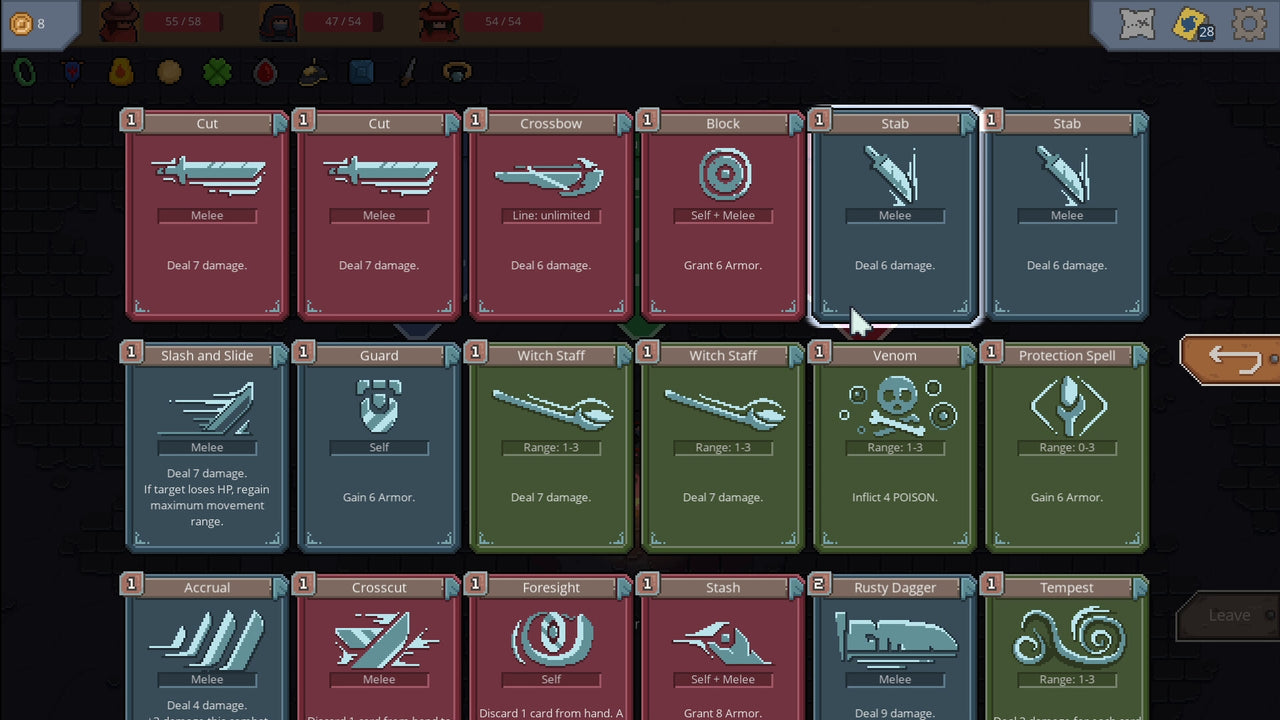The image size is (1280, 720).
Task: Click the orange back arrow button
Action: click(x=1235, y=359)
